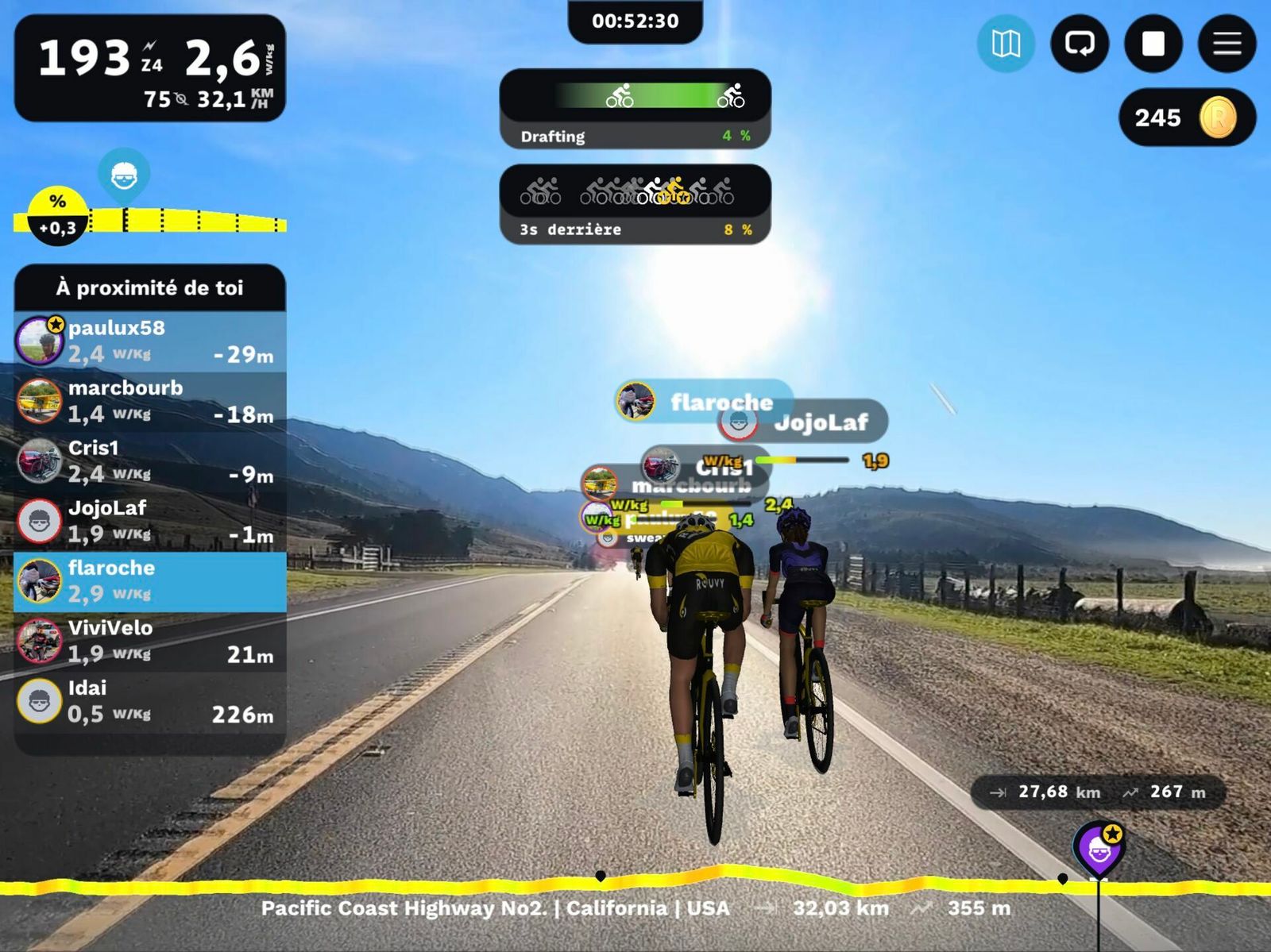The height and width of the screenshot is (952, 1271).
Task: Tap the 245 coins counter
Action: click(x=1187, y=118)
